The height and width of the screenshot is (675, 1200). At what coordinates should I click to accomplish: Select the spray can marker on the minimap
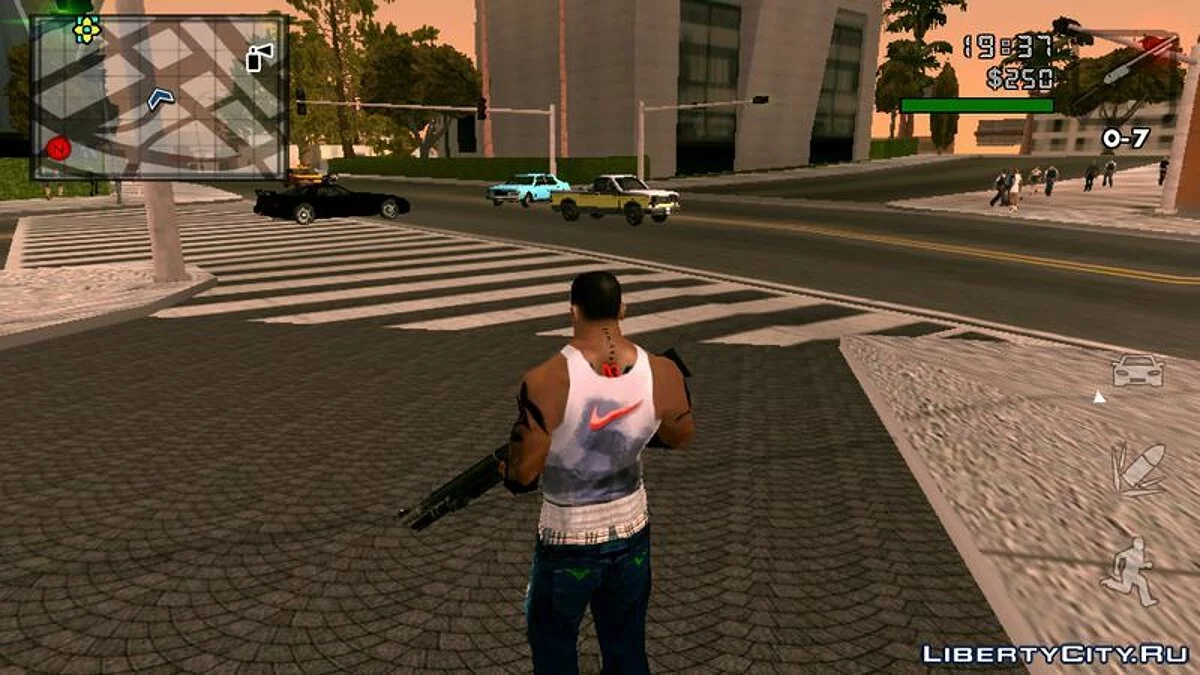[x=259, y=57]
